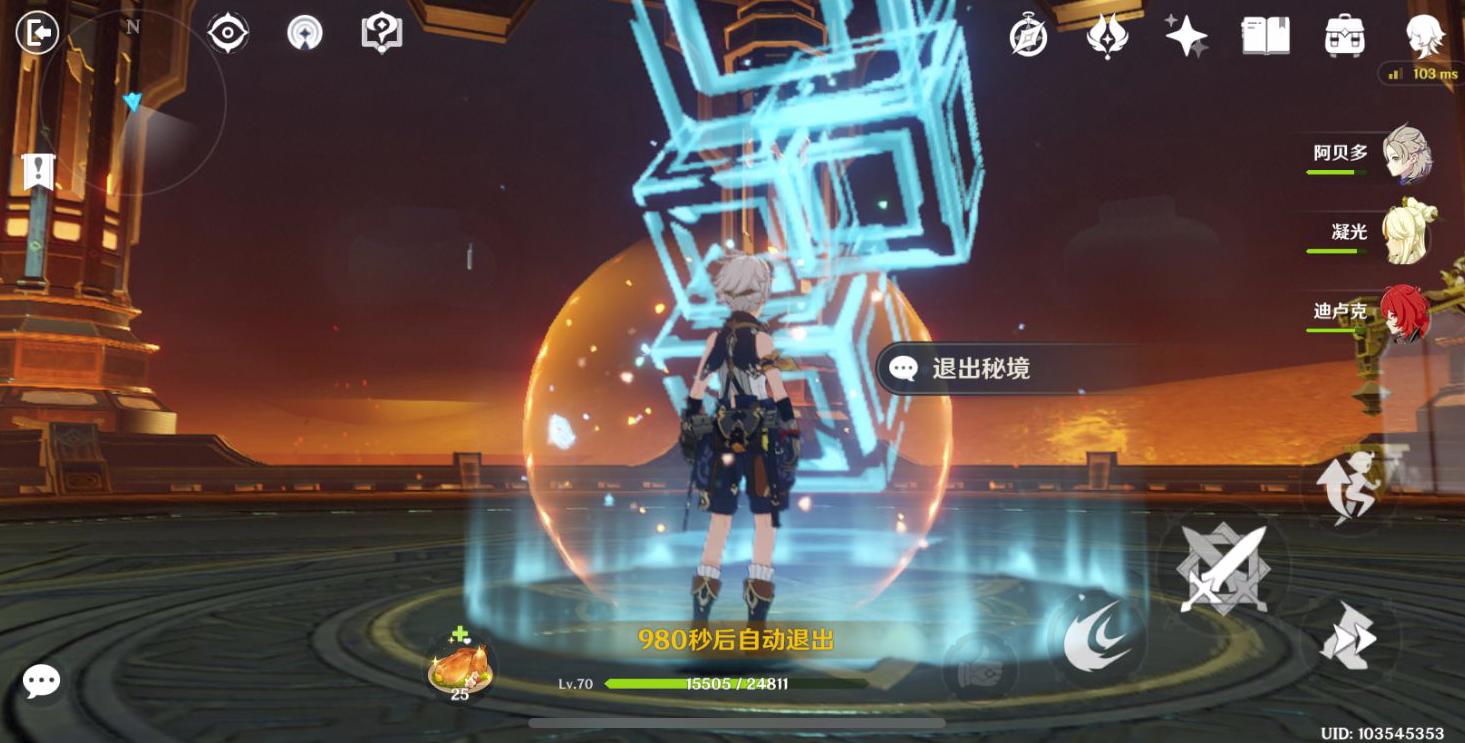Activate the elemental sight eye icon
Image resolution: width=1465 pixels, height=743 pixels.
[228, 33]
